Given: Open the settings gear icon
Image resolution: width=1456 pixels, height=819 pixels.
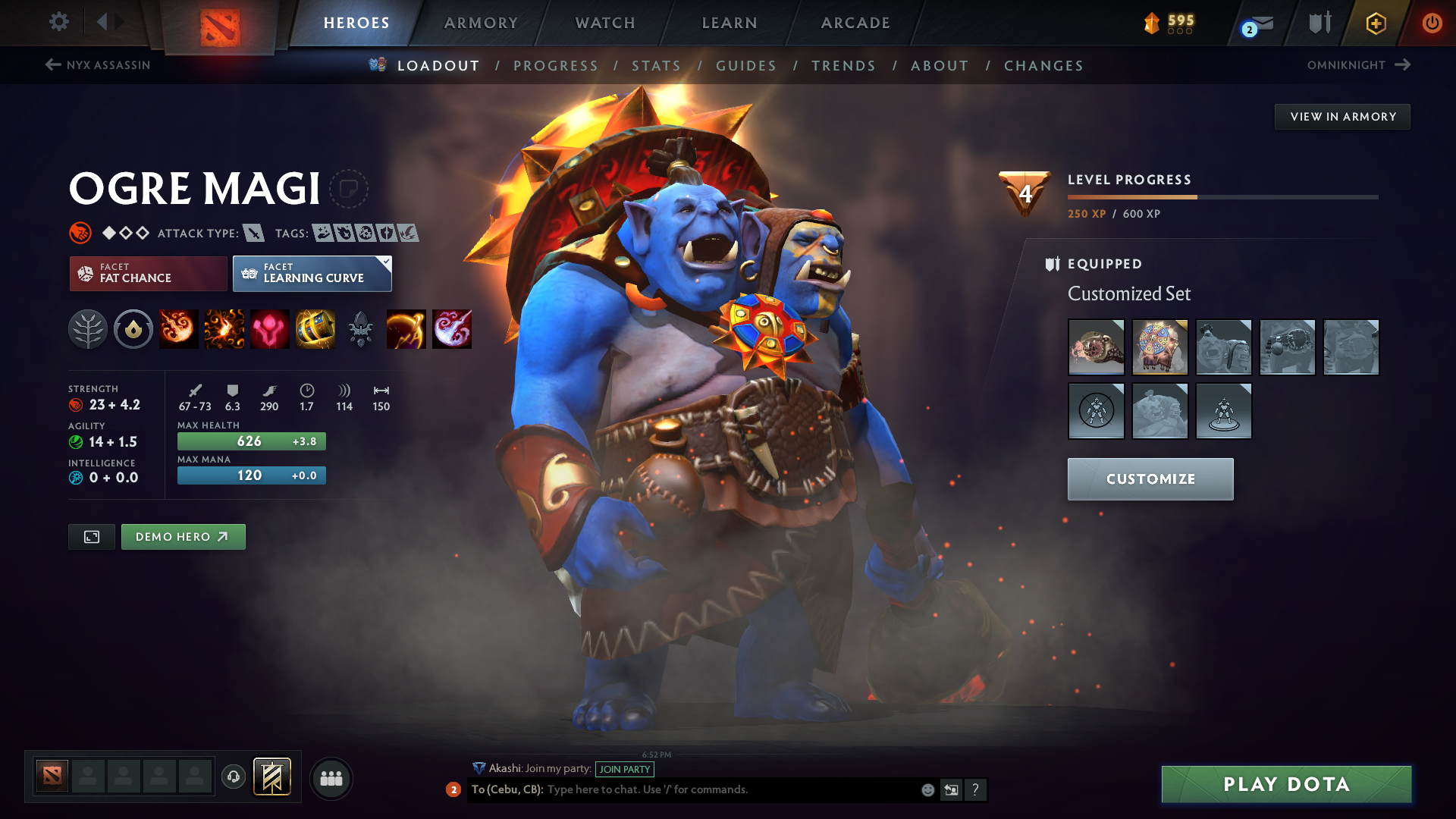Looking at the screenshot, I should click(x=58, y=23).
